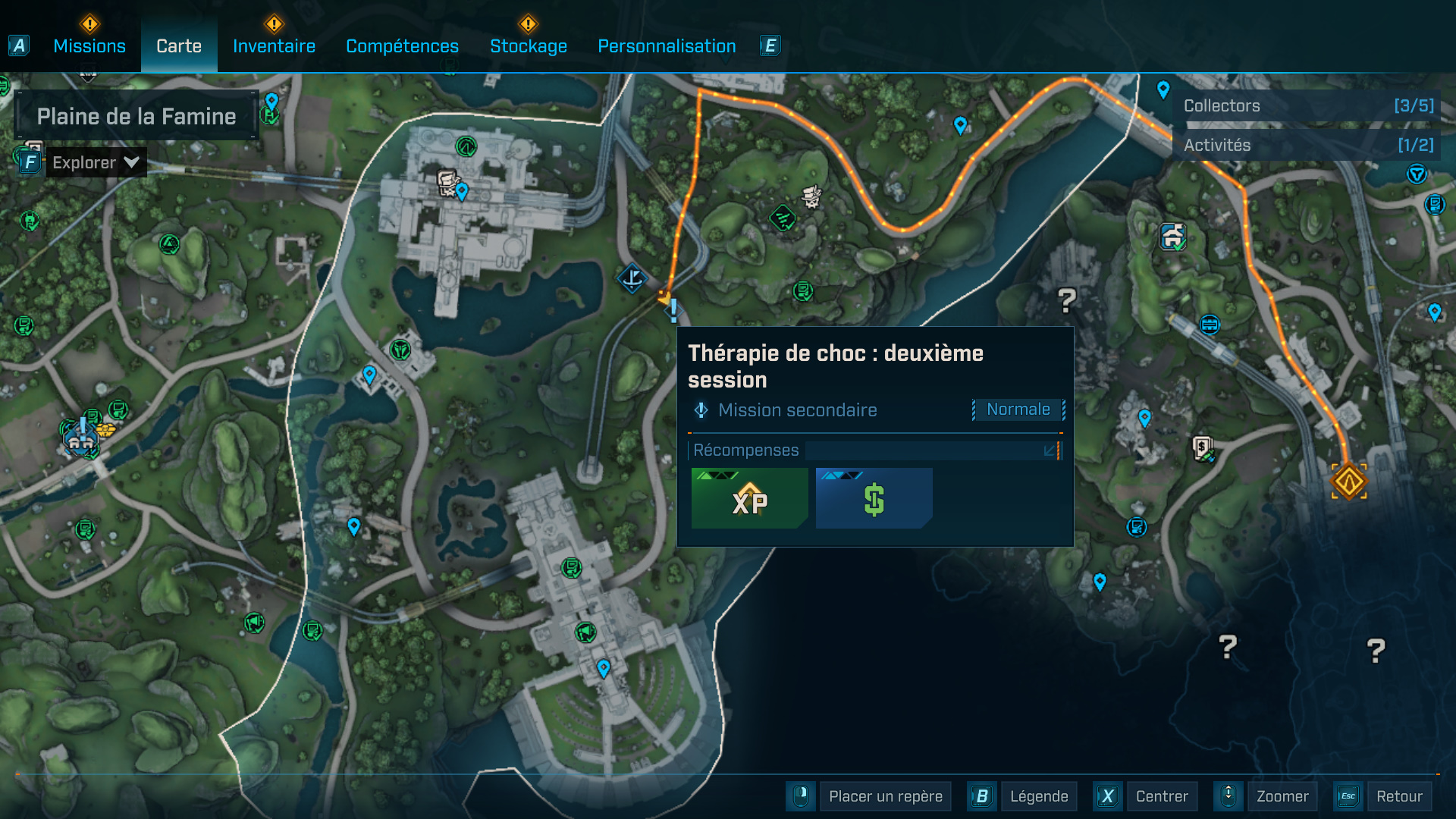Viewport: 1456px width, 819px height.
Task: Show the Activités progress entry
Action: [x=1308, y=145]
